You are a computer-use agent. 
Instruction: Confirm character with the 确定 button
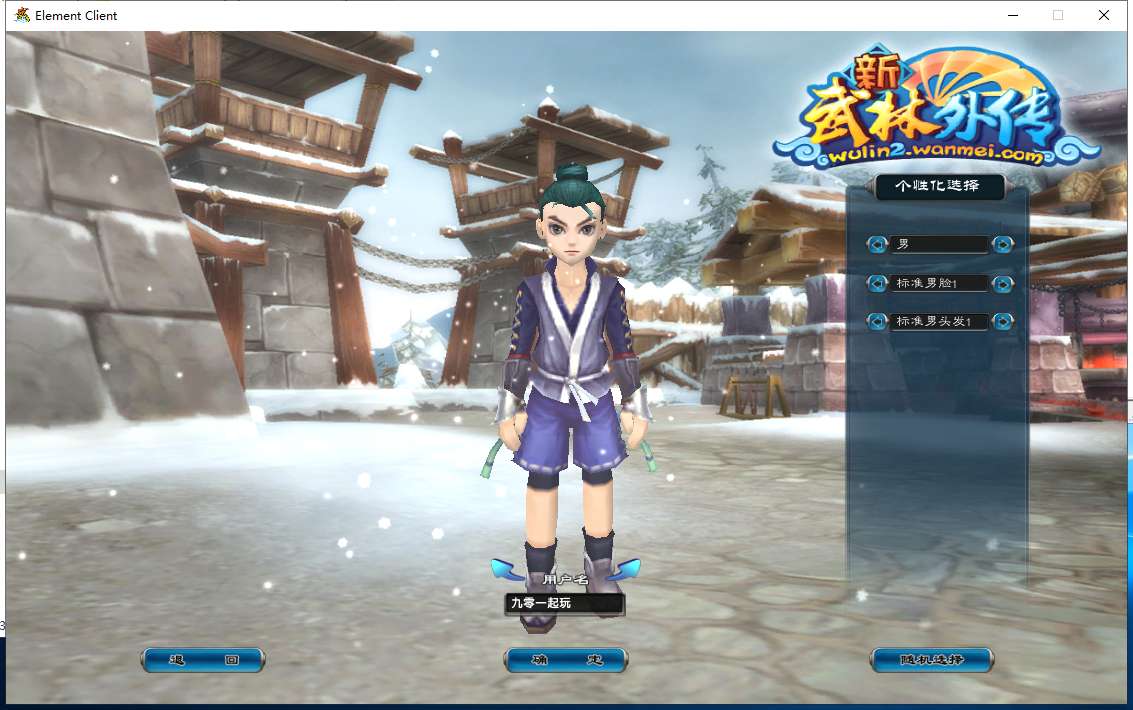point(566,660)
